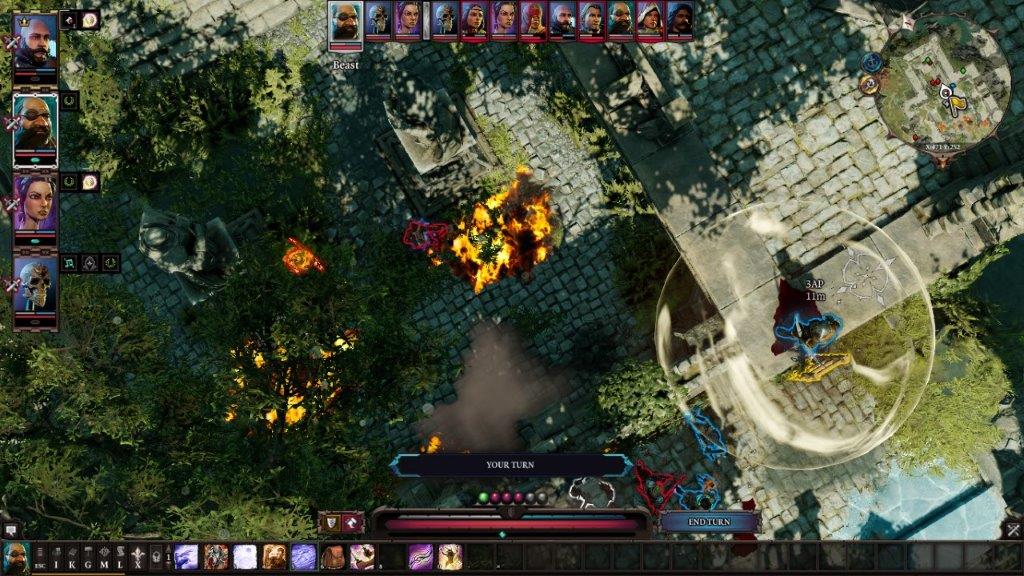Open the chat log speech bubble

pyautogui.click(x=11, y=530)
